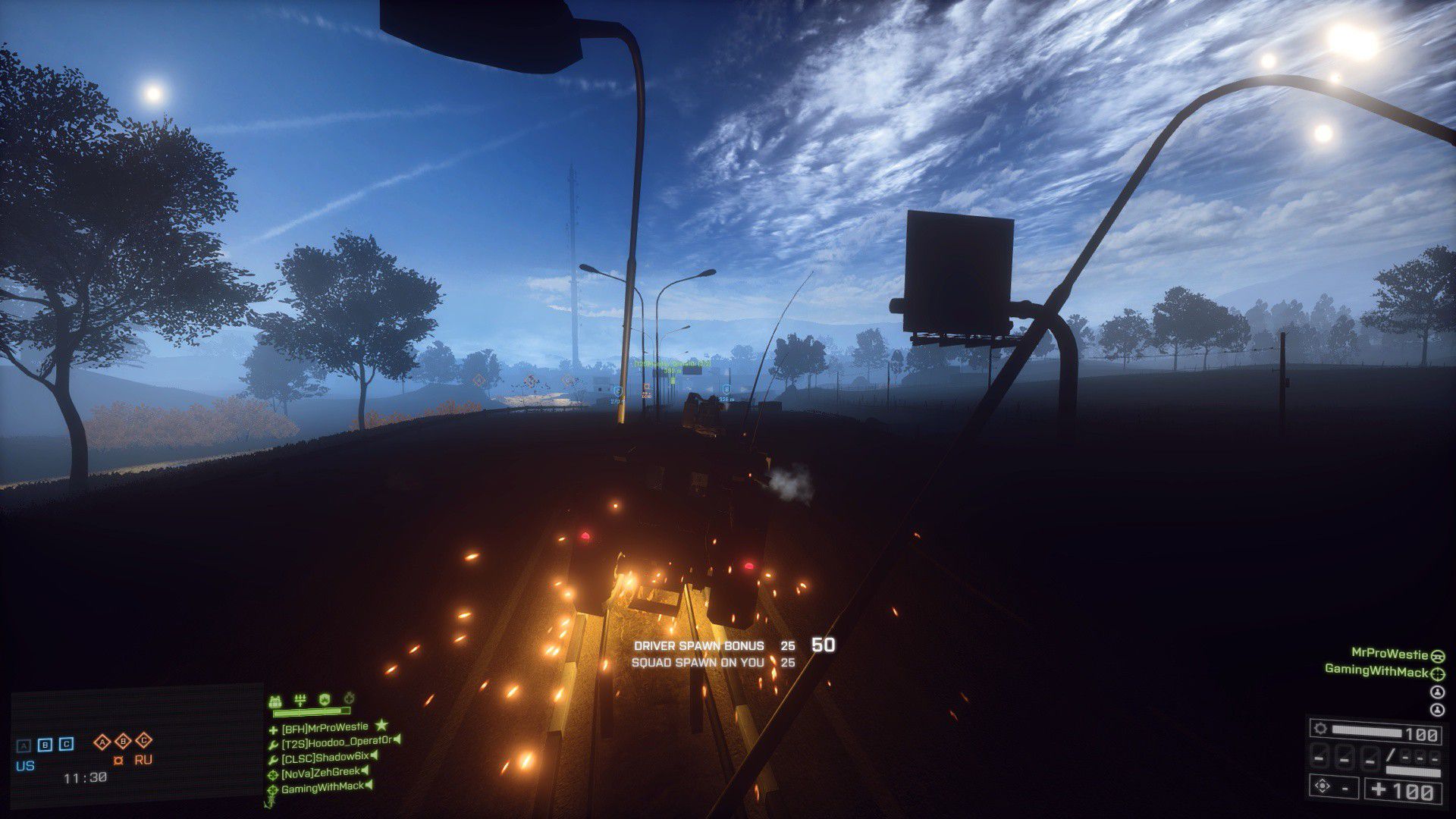Select MrProWestie's driver seat steering wheel icon
Viewport: 1456px width, 819px height.
click(x=1438, y=655)
